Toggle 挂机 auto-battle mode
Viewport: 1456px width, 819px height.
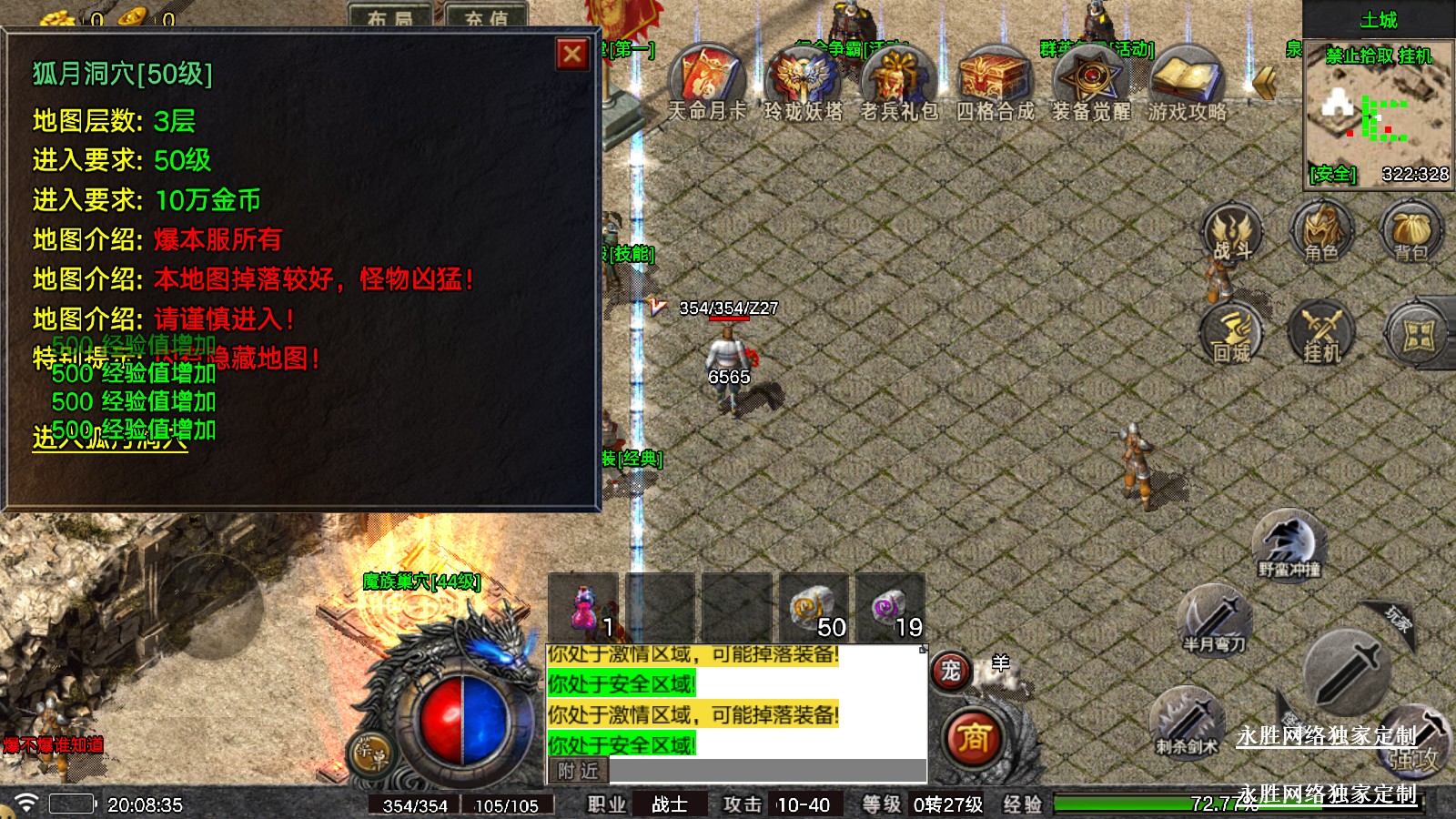coord(1321,333)
